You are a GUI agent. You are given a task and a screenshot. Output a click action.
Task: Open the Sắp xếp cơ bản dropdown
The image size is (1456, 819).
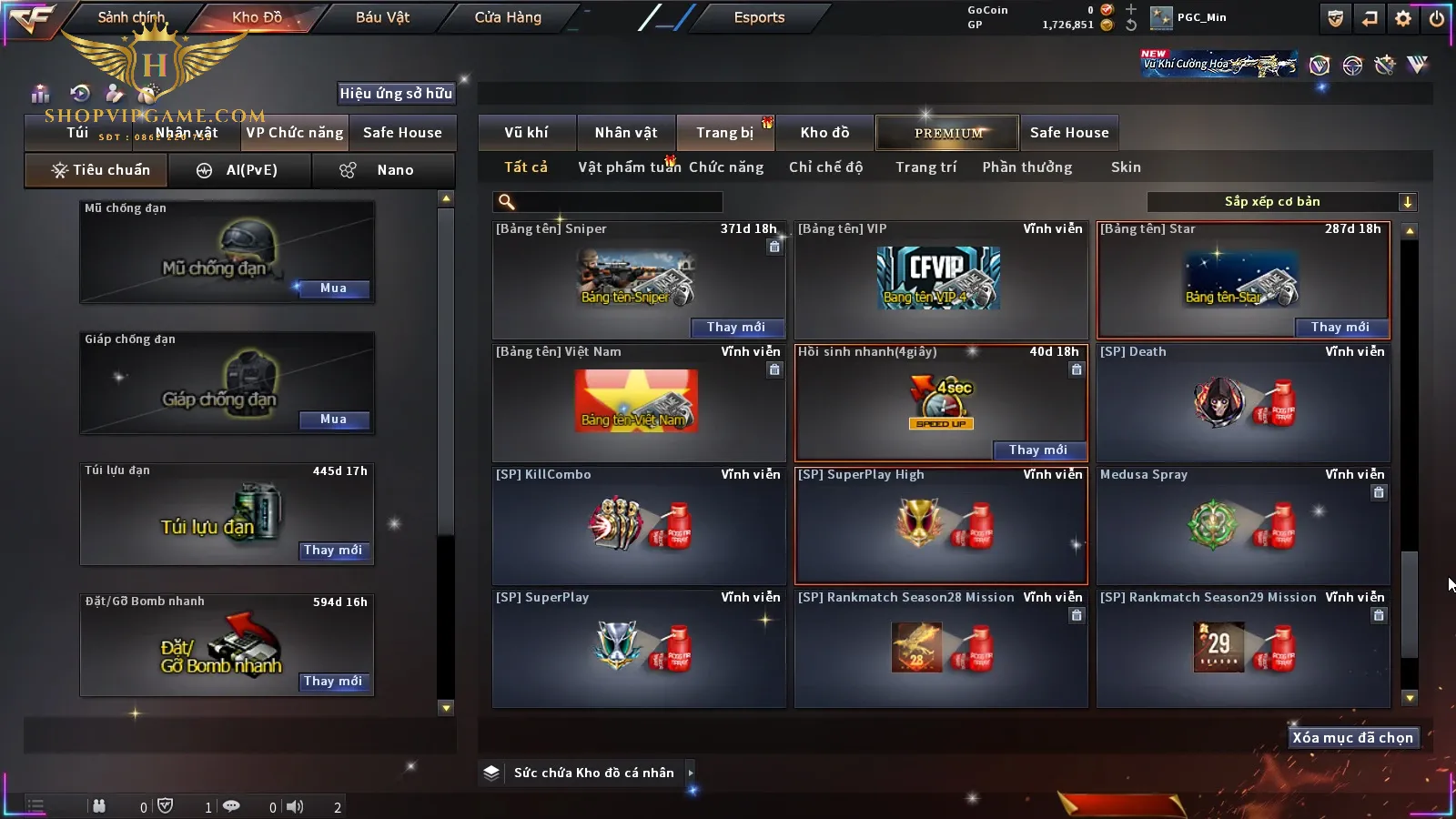click(x=1281, y=202)
